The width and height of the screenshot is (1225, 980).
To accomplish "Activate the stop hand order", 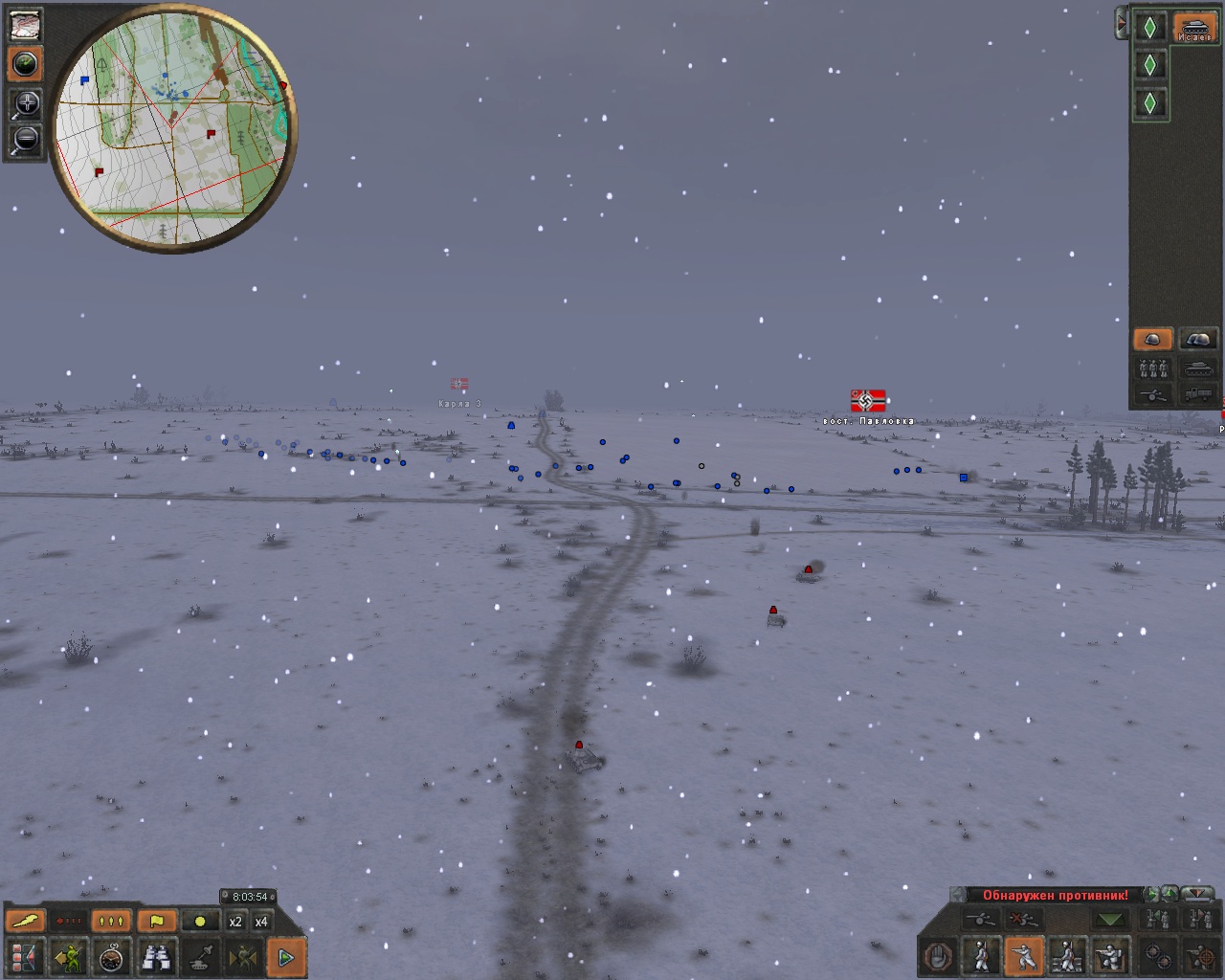I will 939,956.
